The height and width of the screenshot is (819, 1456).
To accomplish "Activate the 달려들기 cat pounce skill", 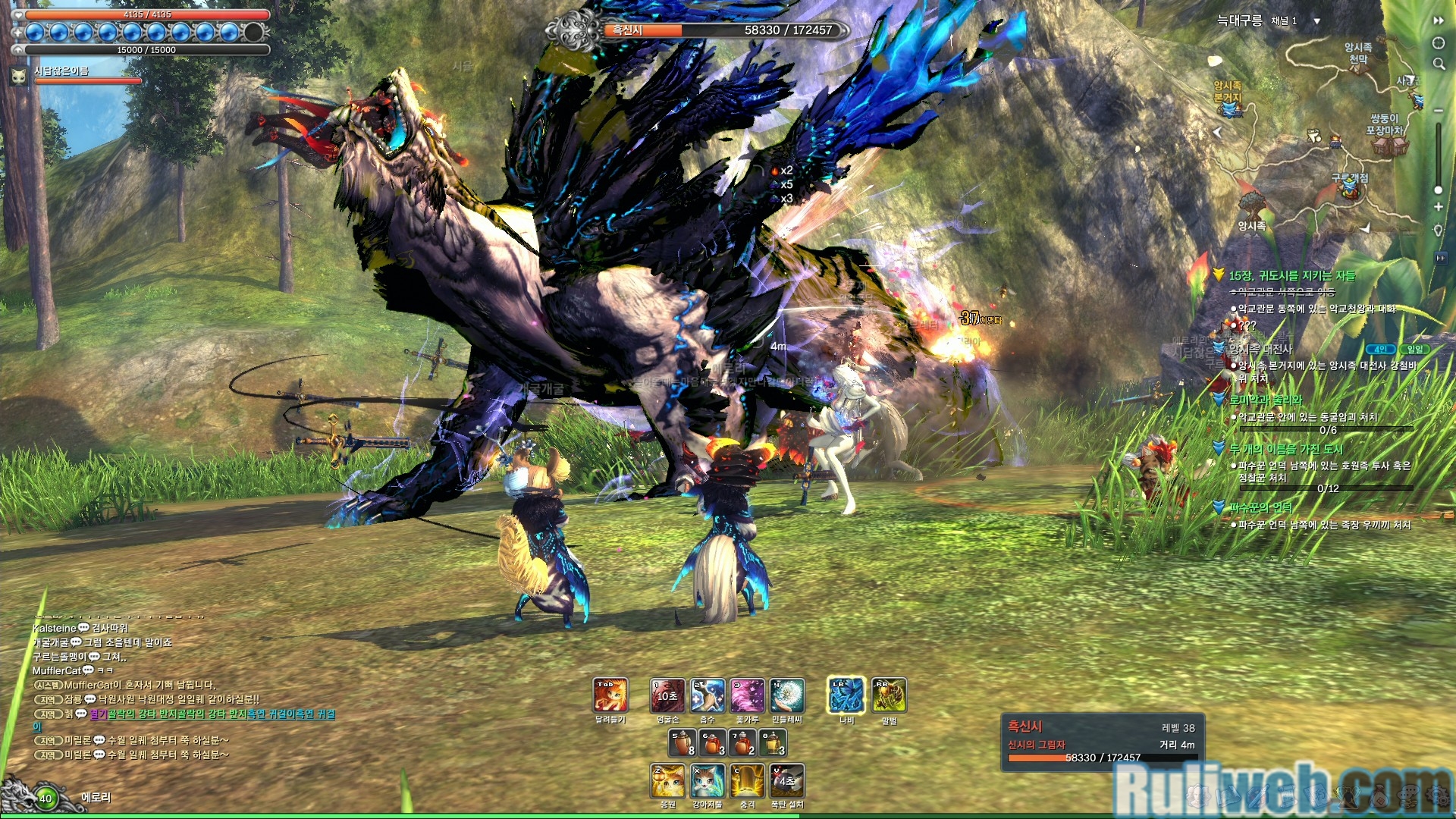I will 610,695.
